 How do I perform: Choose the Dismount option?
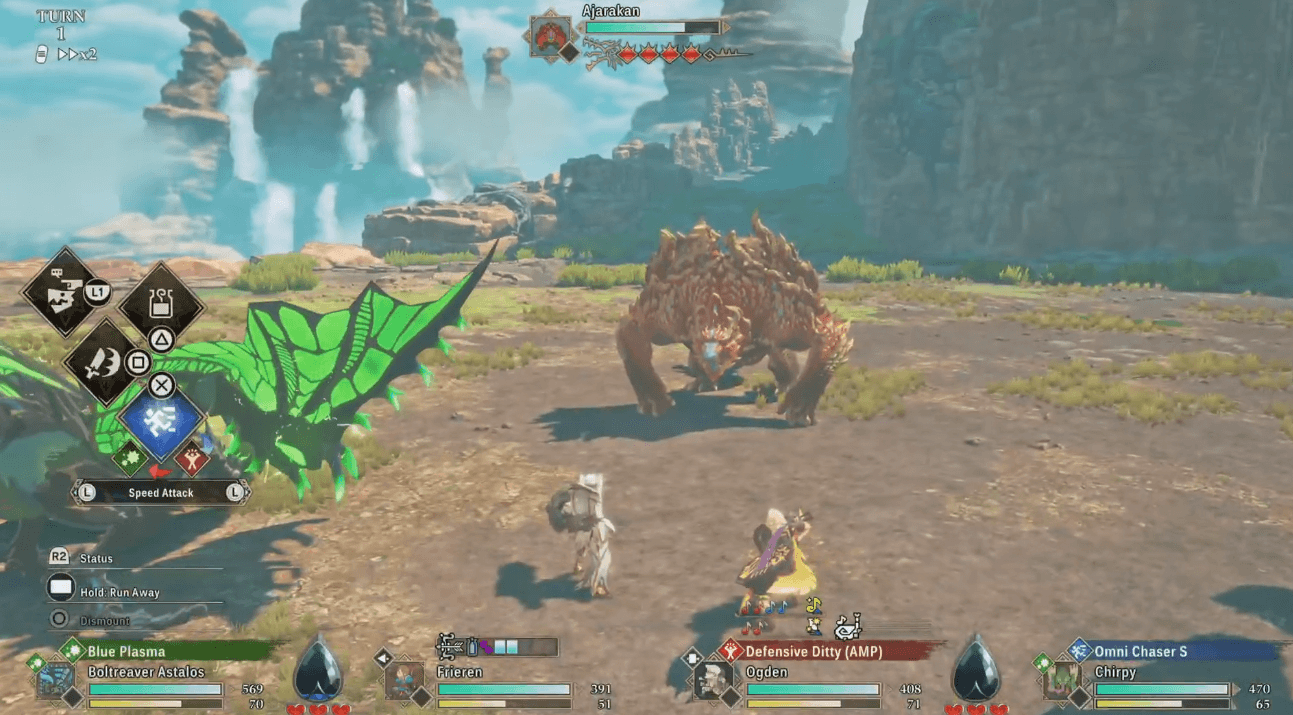point(105,621)
